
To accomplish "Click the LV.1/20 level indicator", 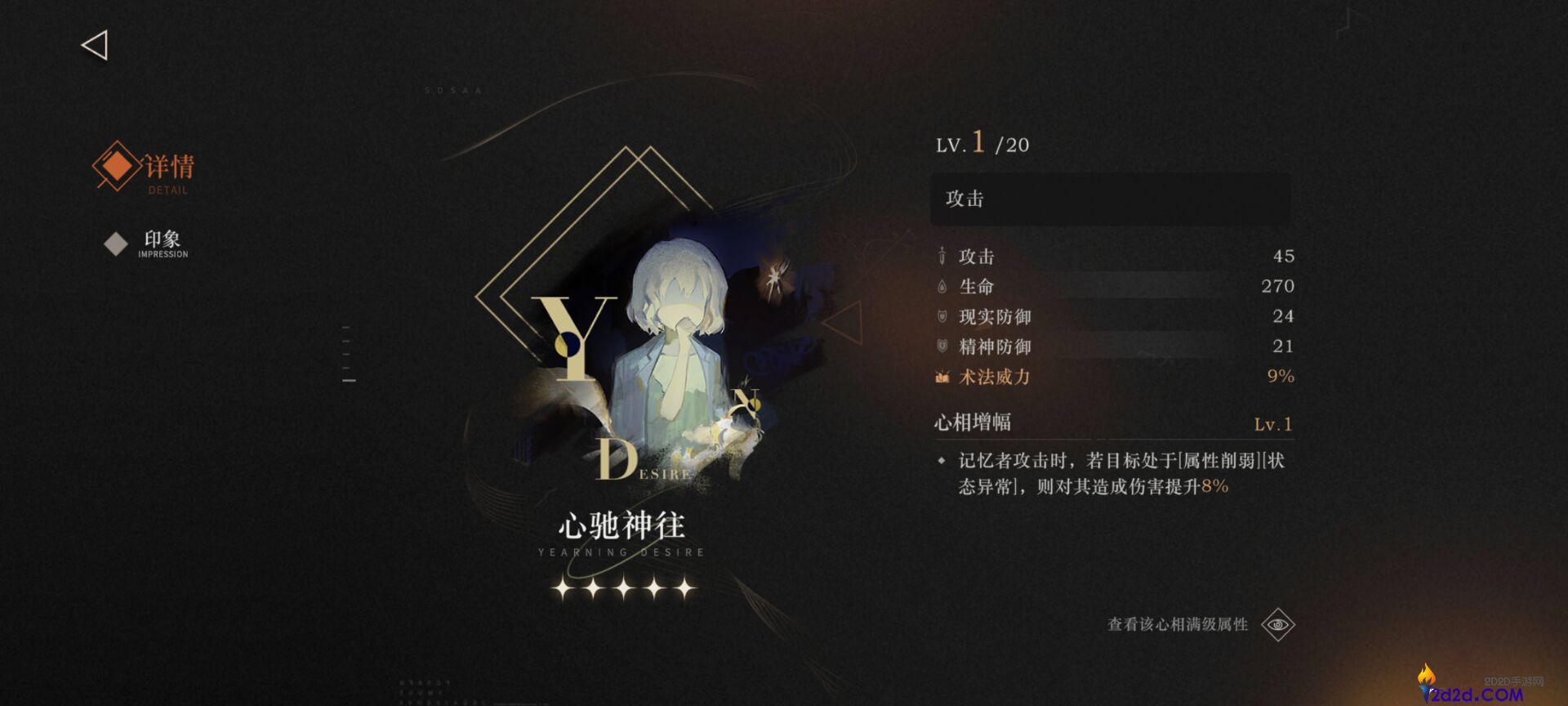I will point(980,144).
